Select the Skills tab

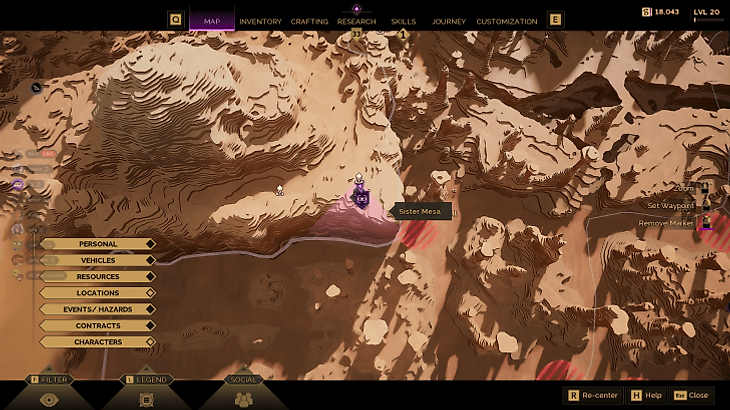click(403, 21)
